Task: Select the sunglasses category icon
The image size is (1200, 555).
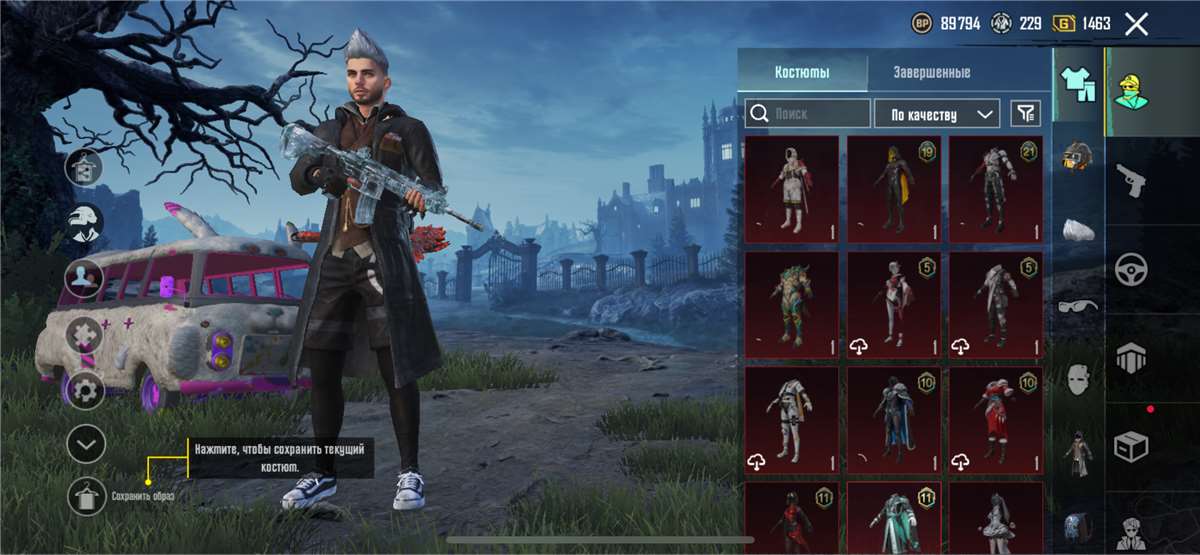Action: 1078,305
